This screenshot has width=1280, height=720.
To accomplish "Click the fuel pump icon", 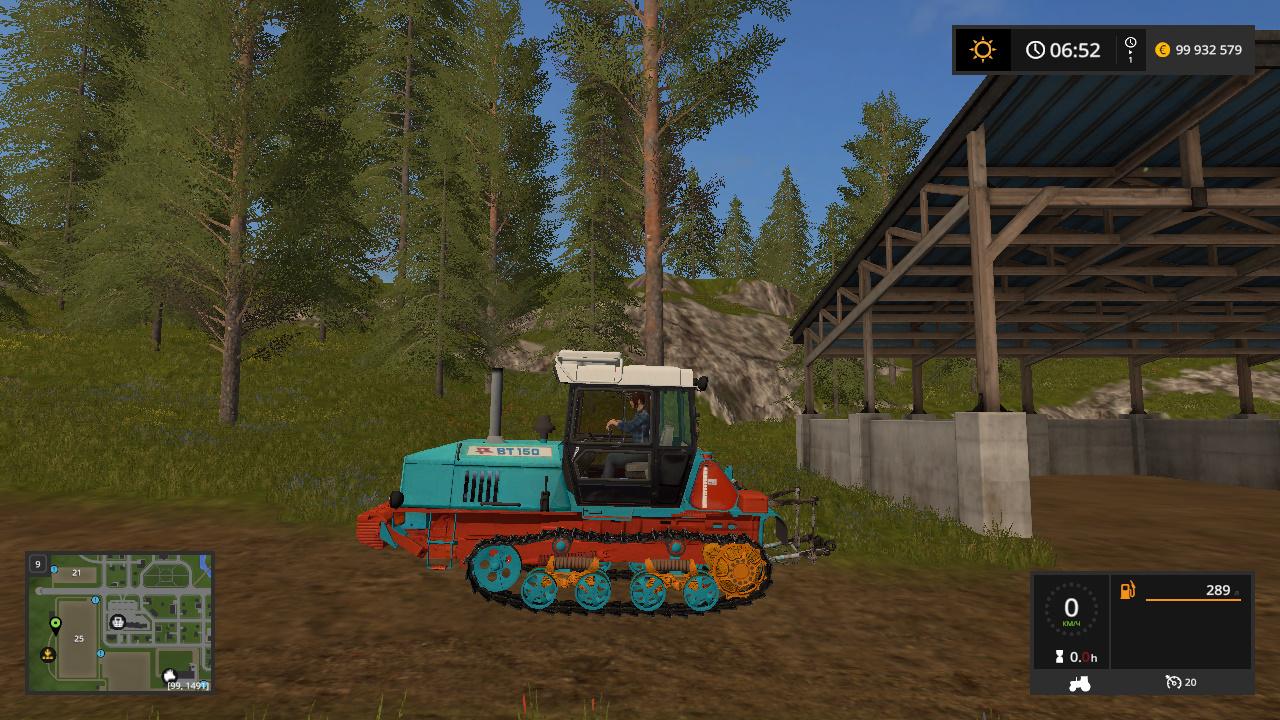I will pos(1127,592).
